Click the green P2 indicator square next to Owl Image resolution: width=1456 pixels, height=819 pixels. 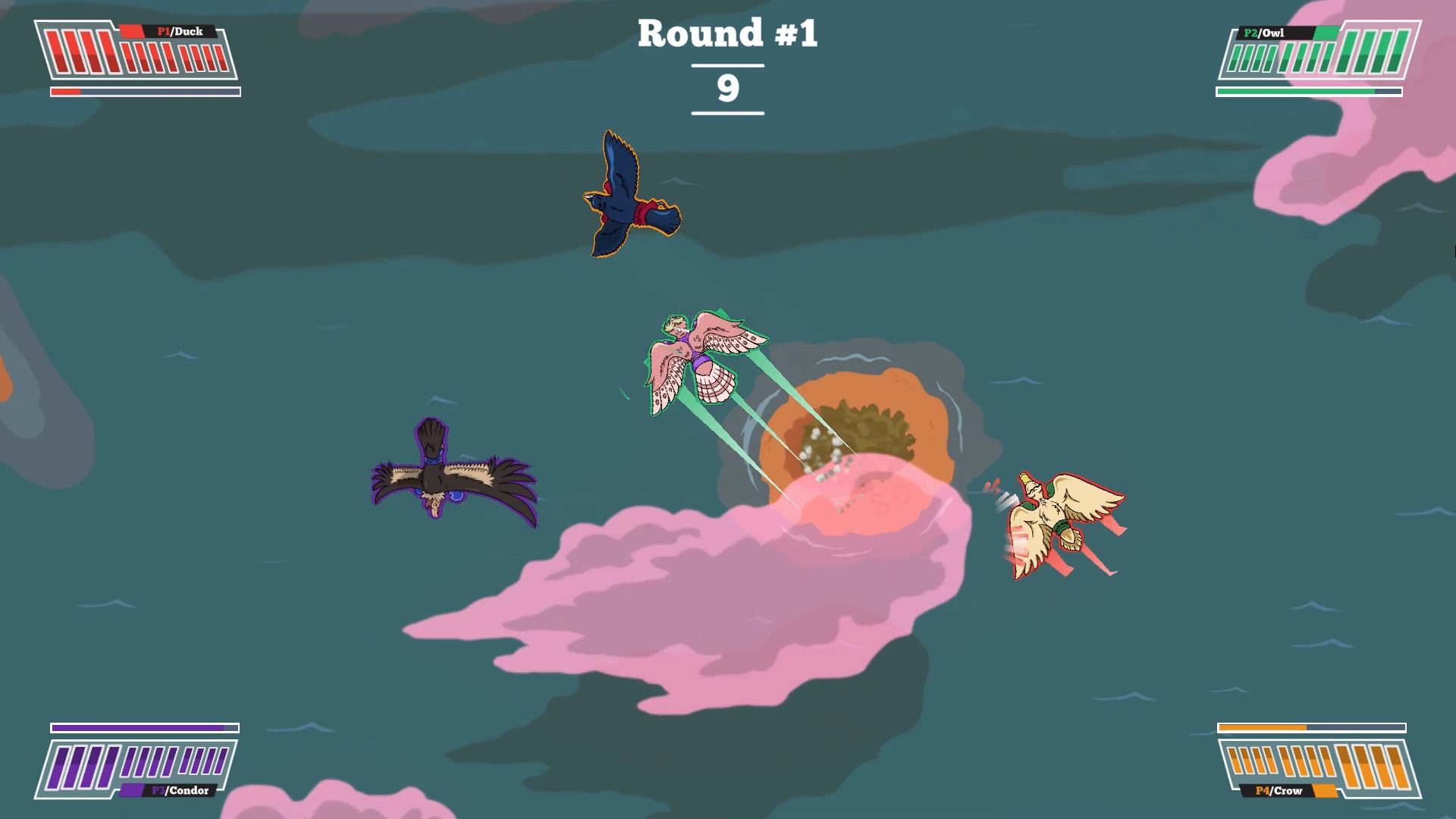(1327, 32)
